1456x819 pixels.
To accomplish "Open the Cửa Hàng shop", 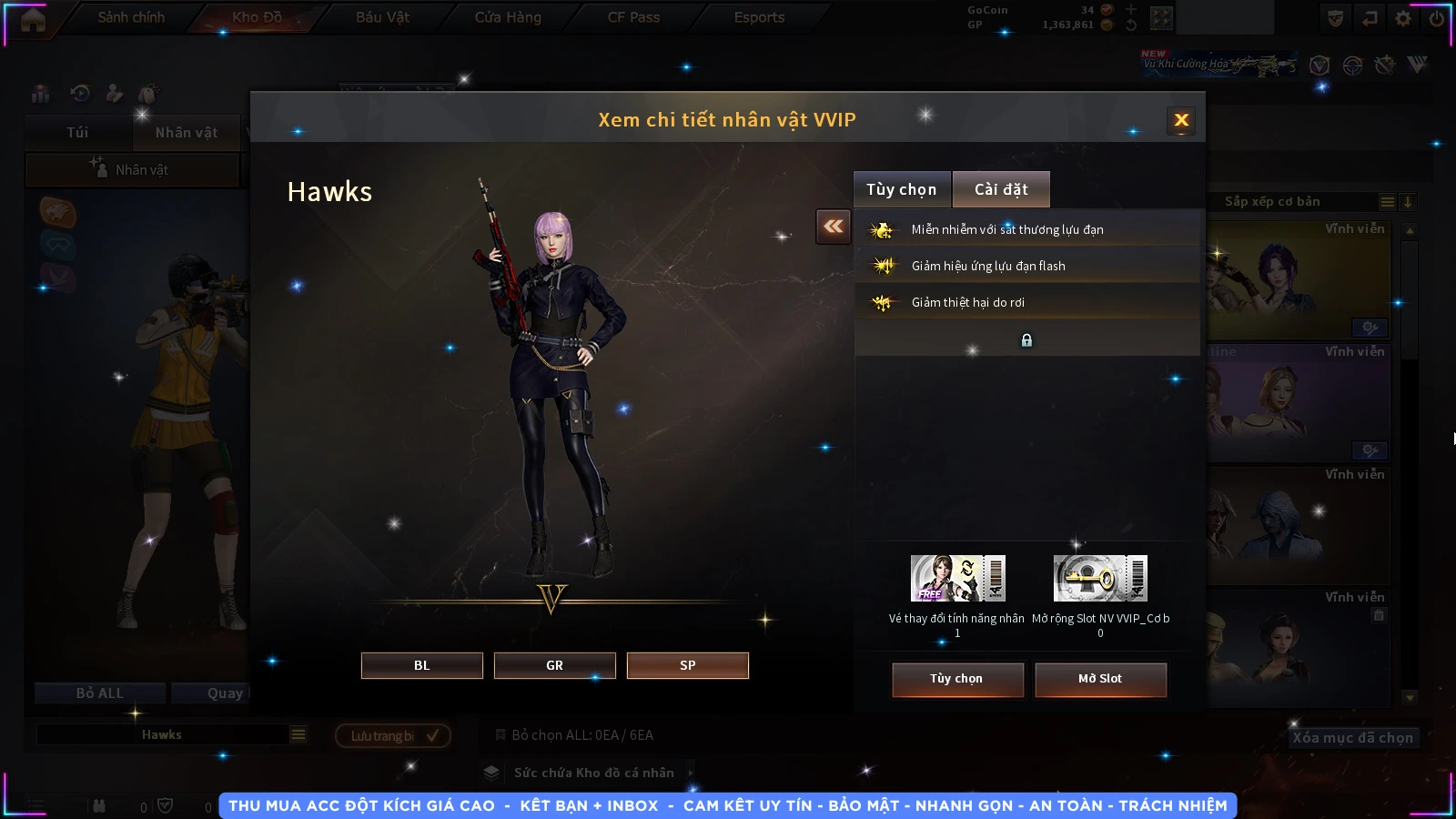I will [508, 17].
